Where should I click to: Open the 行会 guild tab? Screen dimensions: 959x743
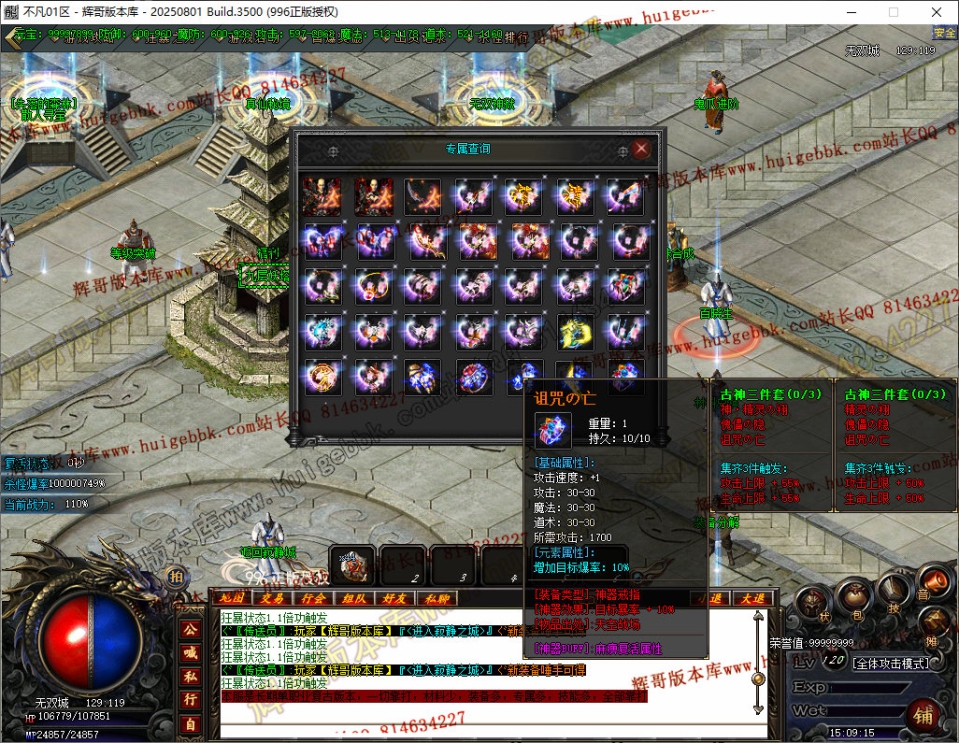(x=313, y=598)
